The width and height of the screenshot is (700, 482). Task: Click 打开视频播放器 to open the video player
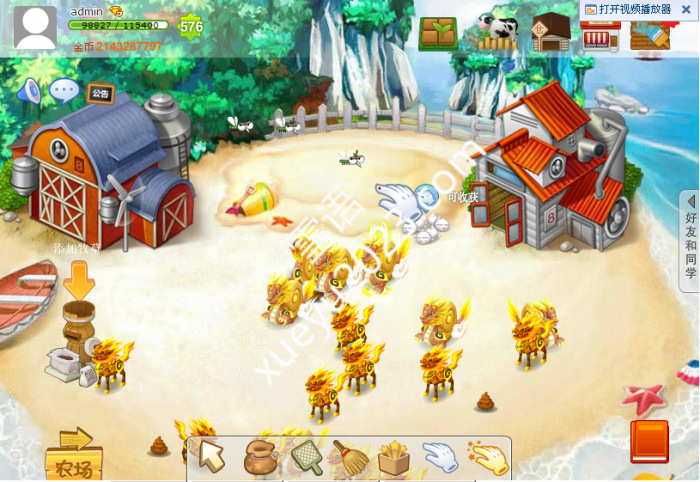[x=634, y=9]
